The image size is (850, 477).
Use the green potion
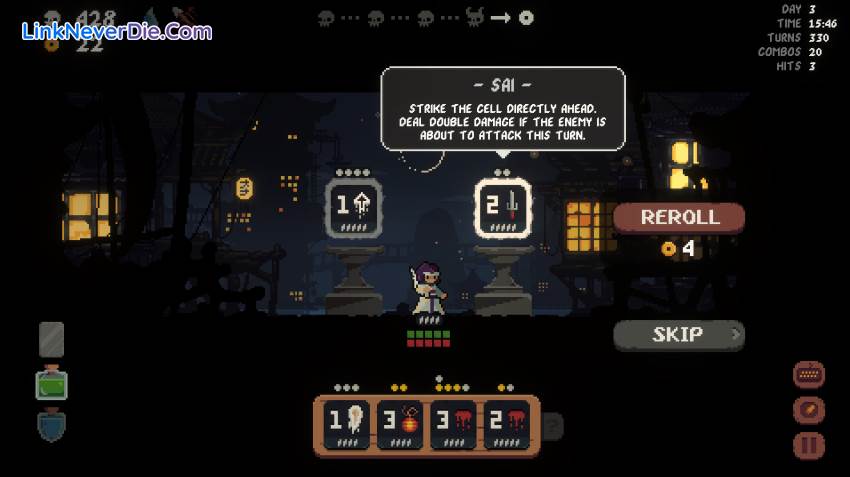[x=51, y=384]
